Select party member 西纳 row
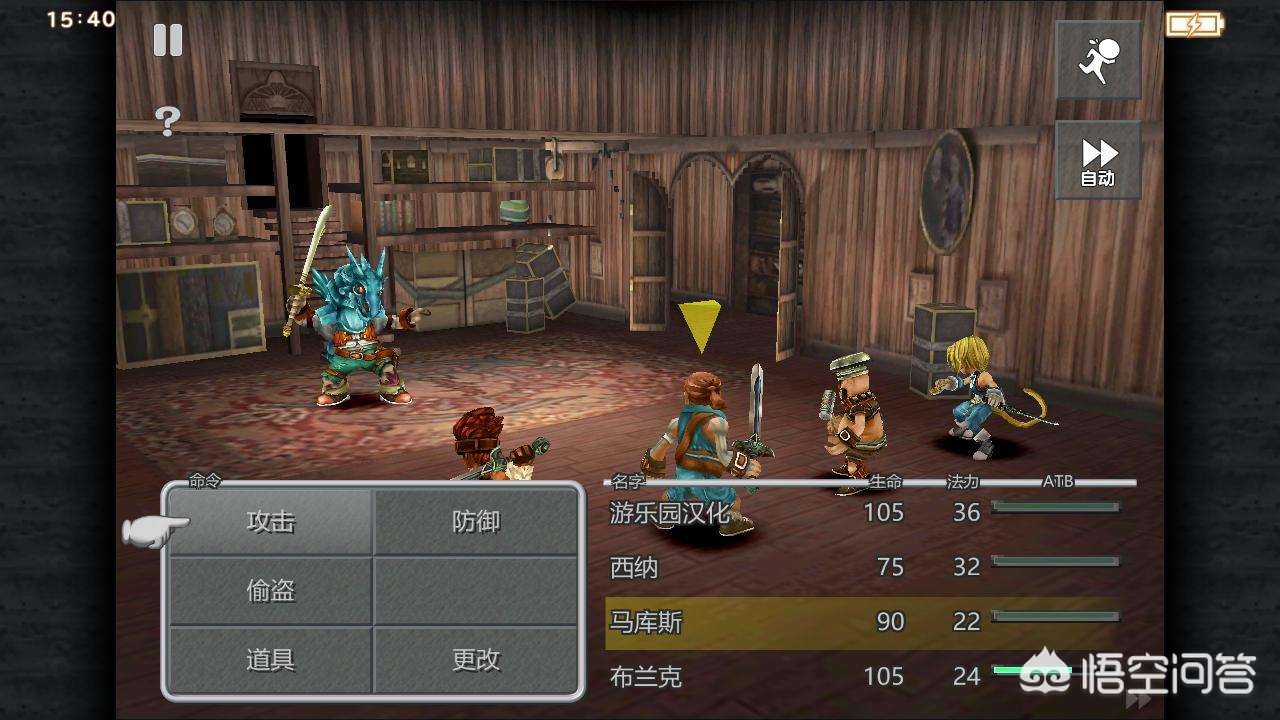 tap(860, 567)
